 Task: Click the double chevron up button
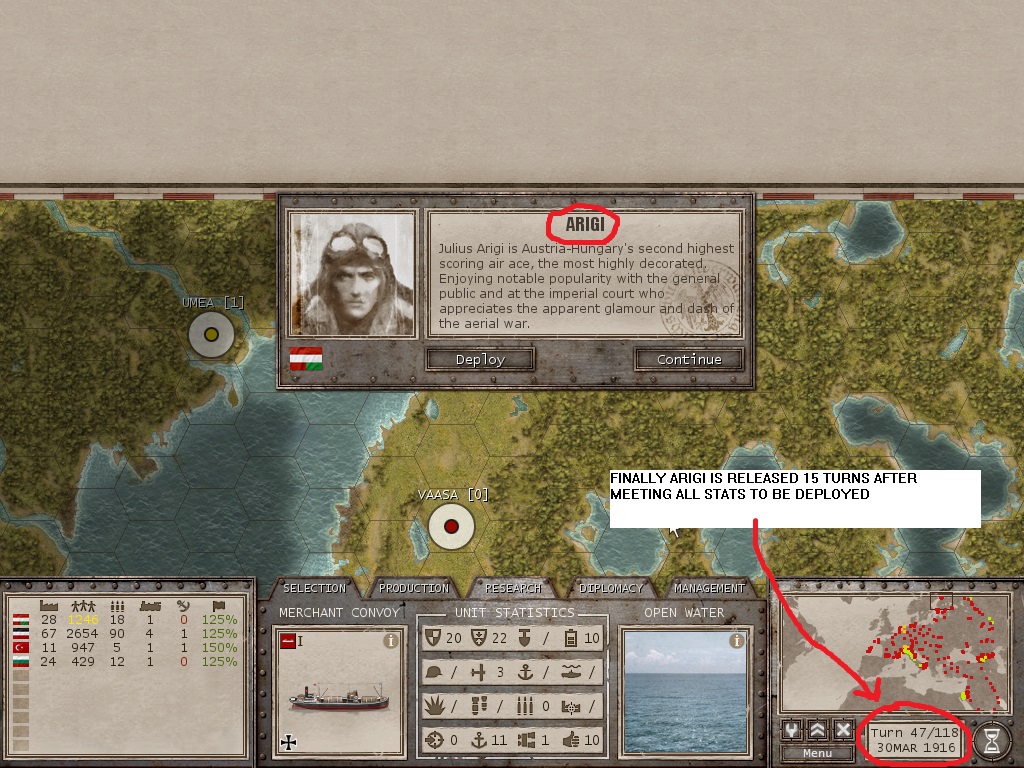click(x=818, y=731)
